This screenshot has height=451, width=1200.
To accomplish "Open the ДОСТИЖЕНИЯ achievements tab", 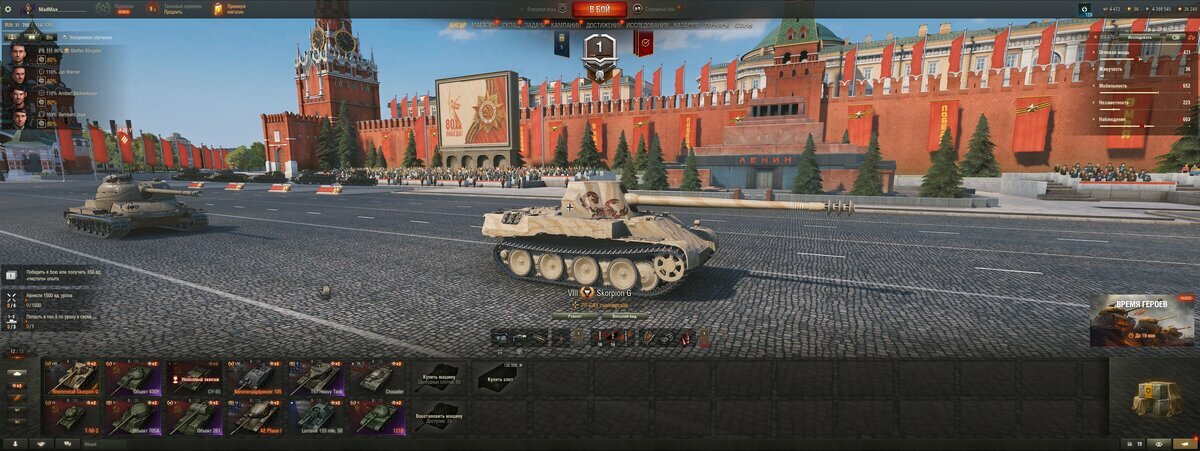I will tap(607, 24).
